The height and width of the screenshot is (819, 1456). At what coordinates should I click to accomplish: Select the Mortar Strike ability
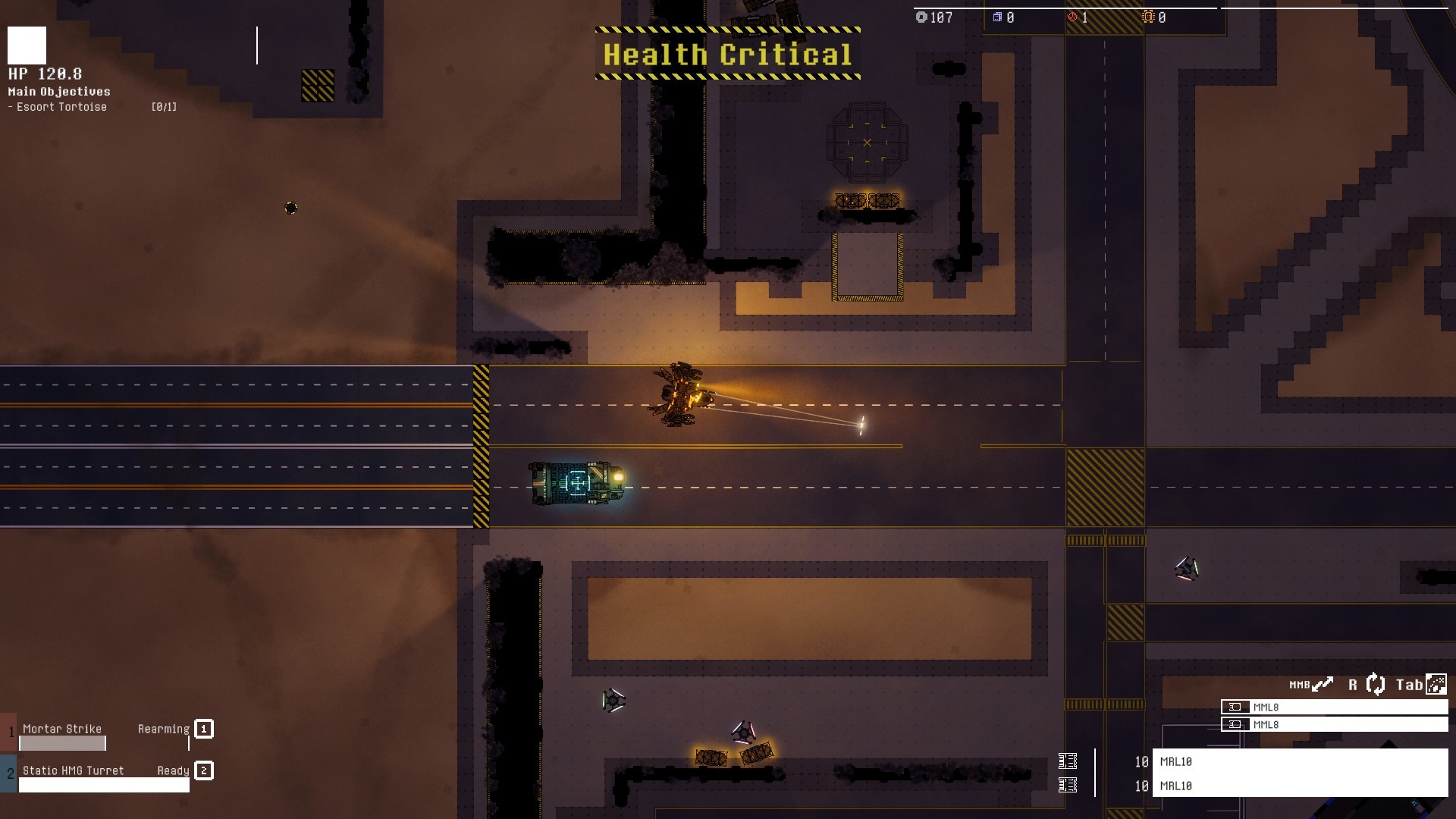[x=62, y=730]
